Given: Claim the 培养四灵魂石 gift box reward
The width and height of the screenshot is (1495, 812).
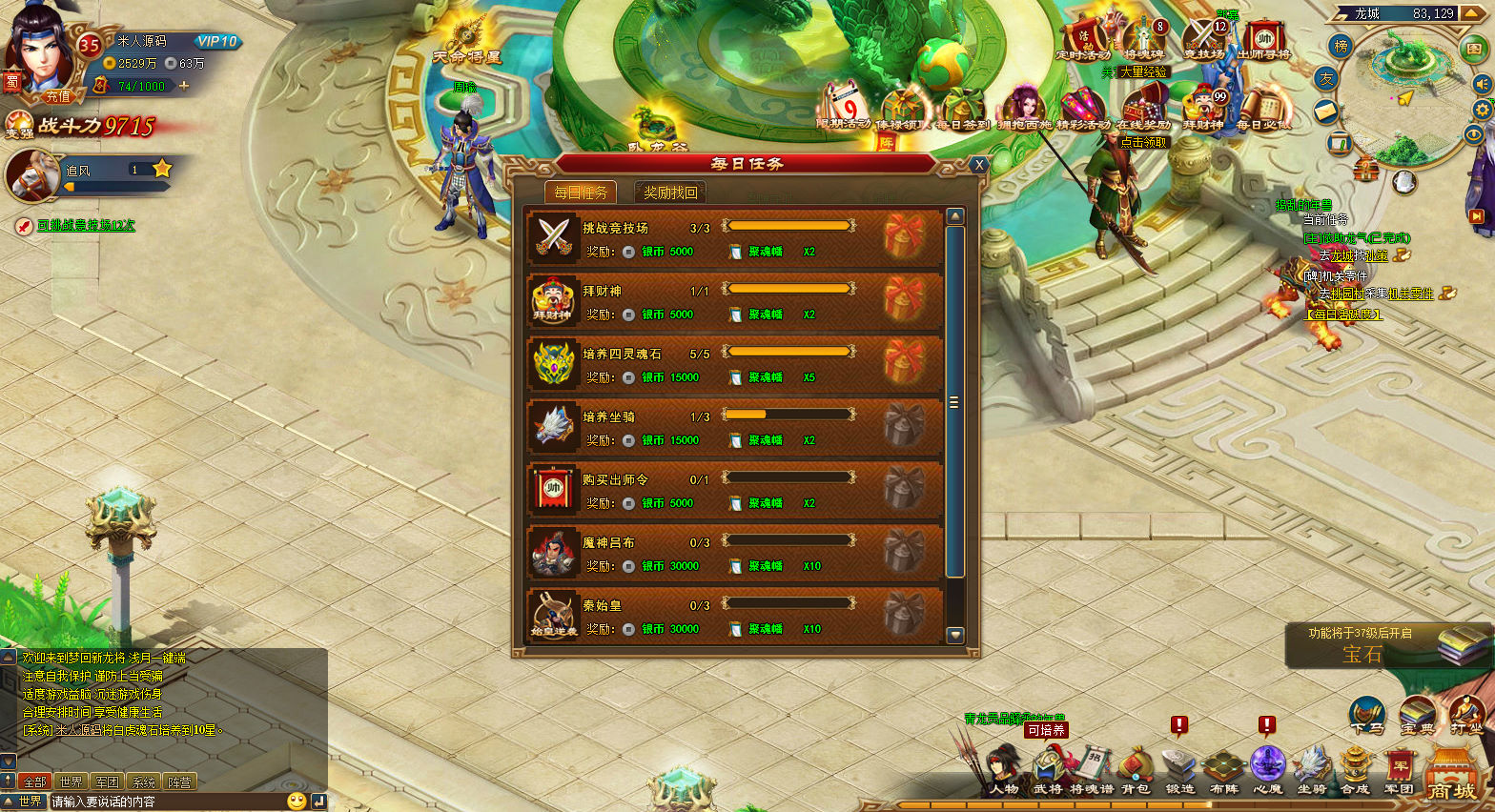Looking at the screenshot, I should pos(903,363).
